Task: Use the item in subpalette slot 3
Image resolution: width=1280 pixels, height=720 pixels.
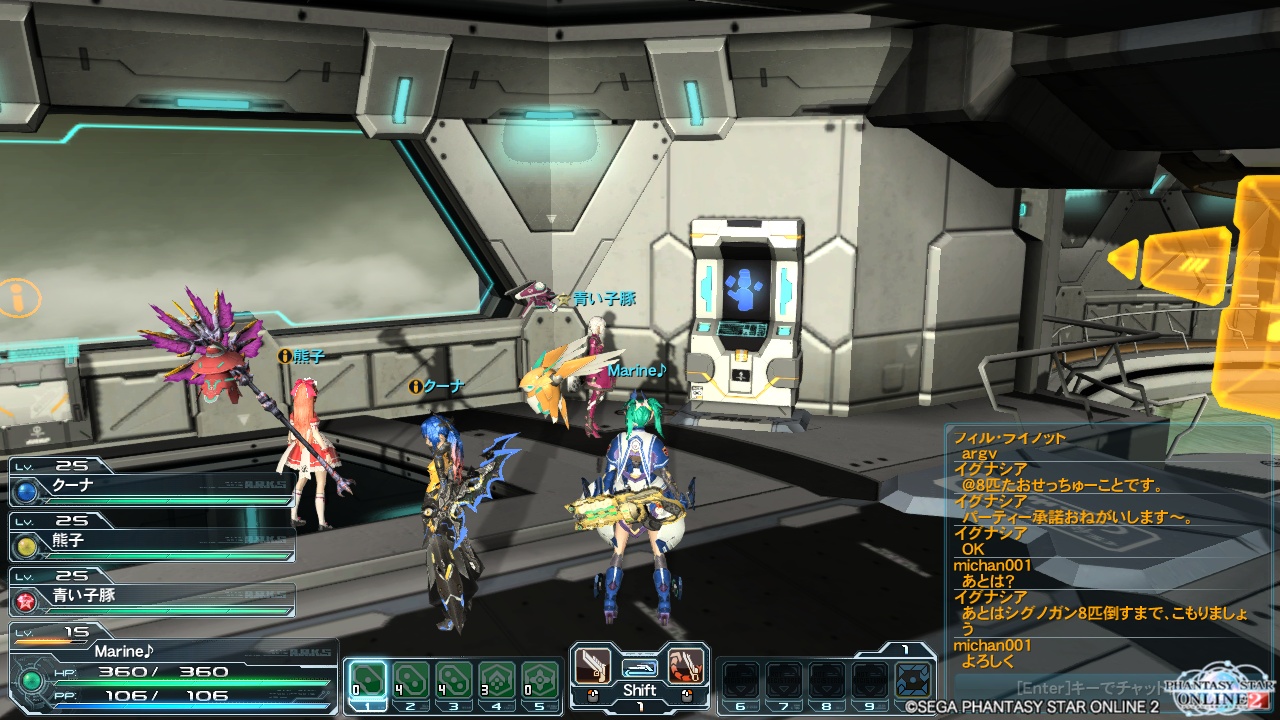Action: (x=454, y=680)
